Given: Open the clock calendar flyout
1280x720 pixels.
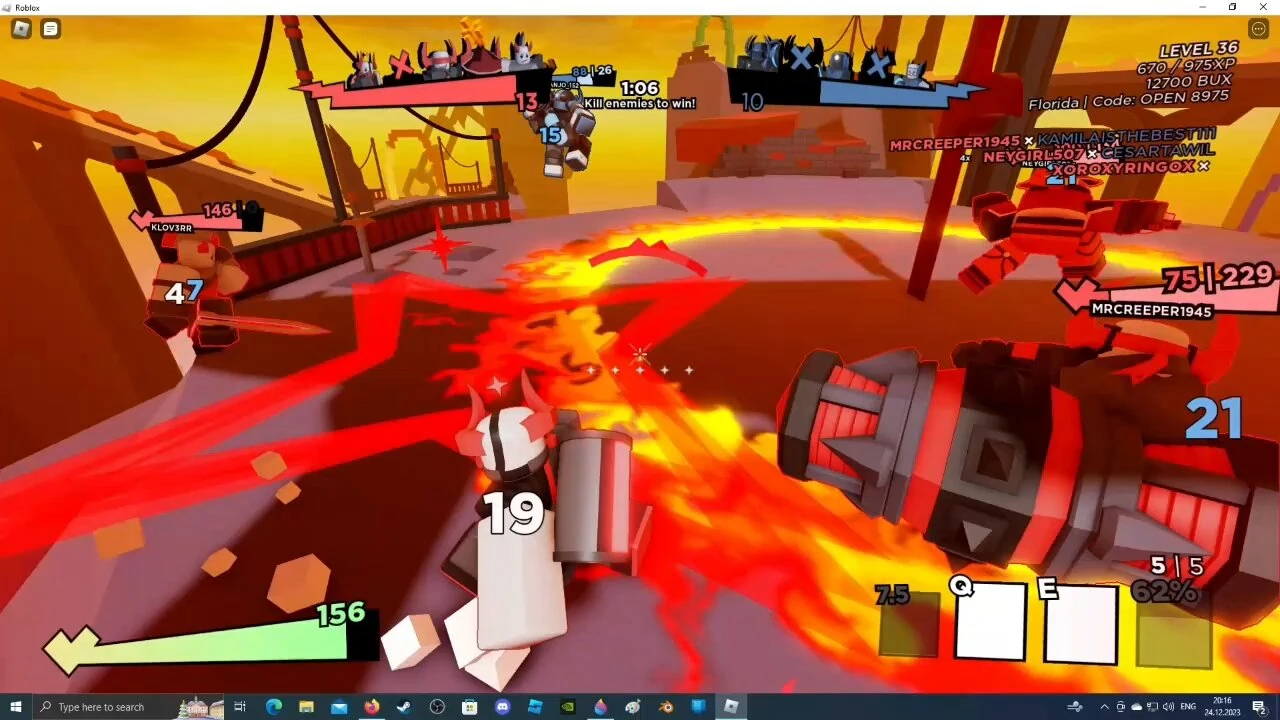Looking at the screenshot, I should pyautogui.click(x=1223, y=707).
